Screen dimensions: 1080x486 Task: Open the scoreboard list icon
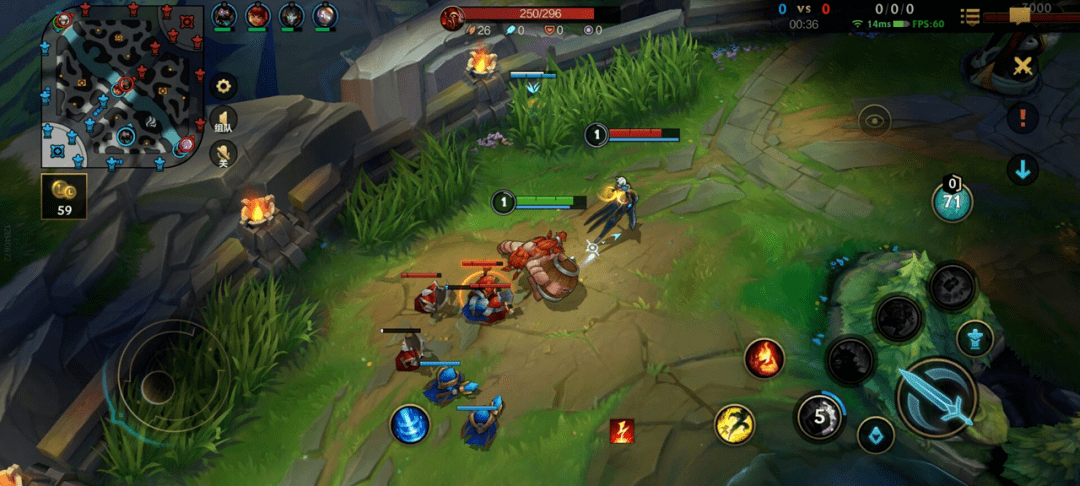969,16
